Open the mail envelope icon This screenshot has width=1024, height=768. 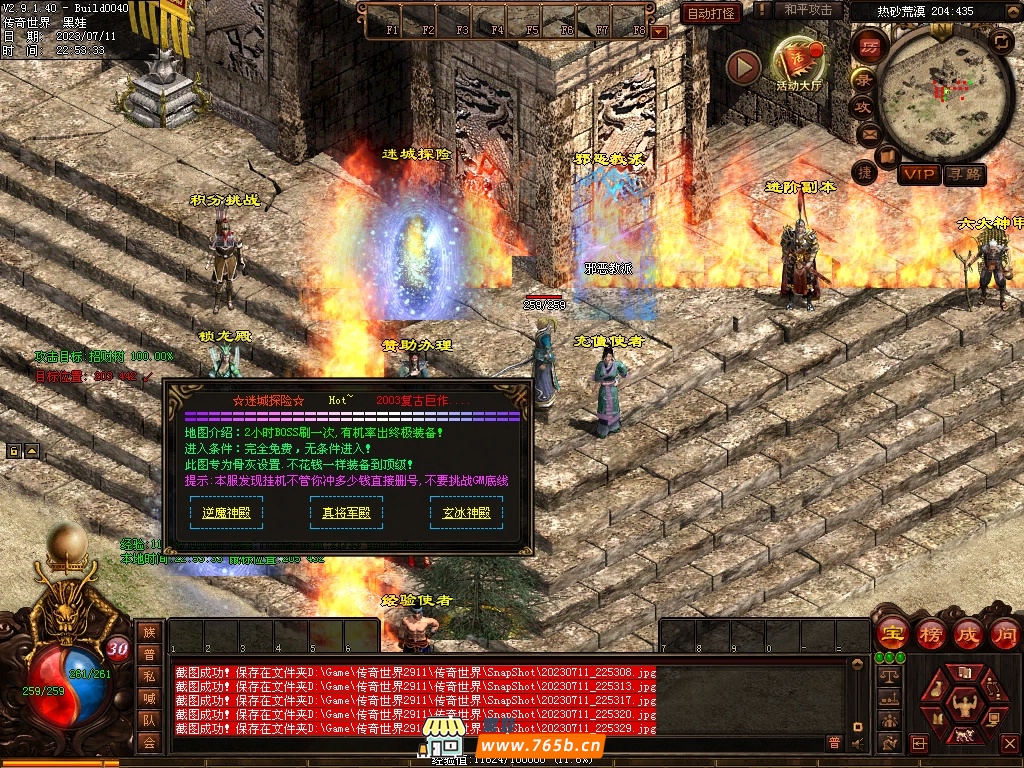[867, 132]
